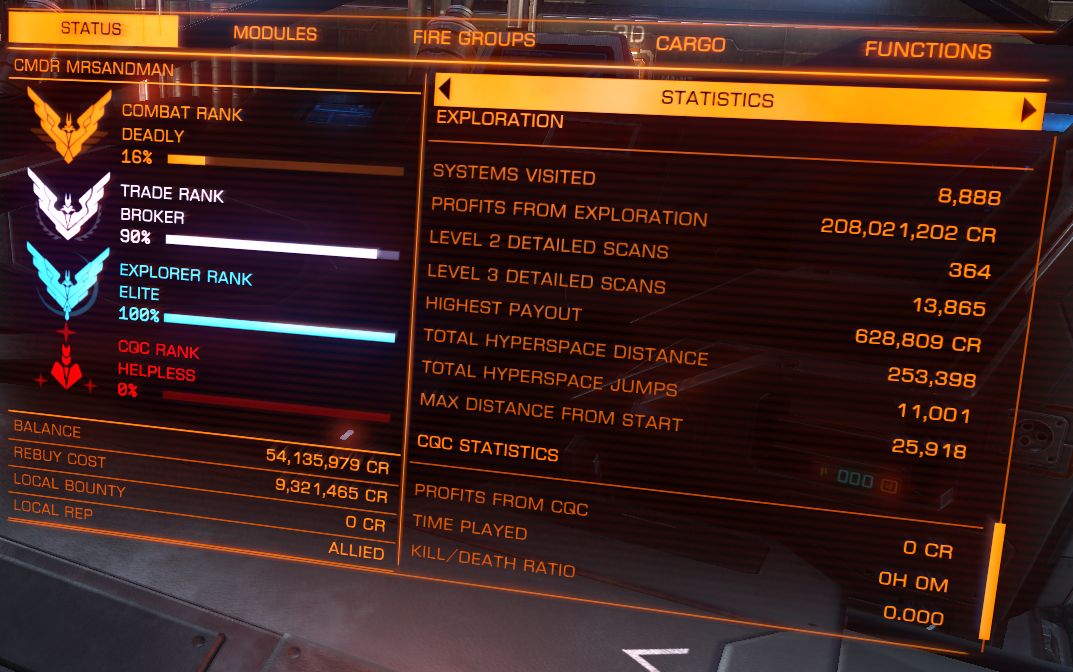Open the Modules tab
This screenshot has width=1073, height=672.
[275, 34]
